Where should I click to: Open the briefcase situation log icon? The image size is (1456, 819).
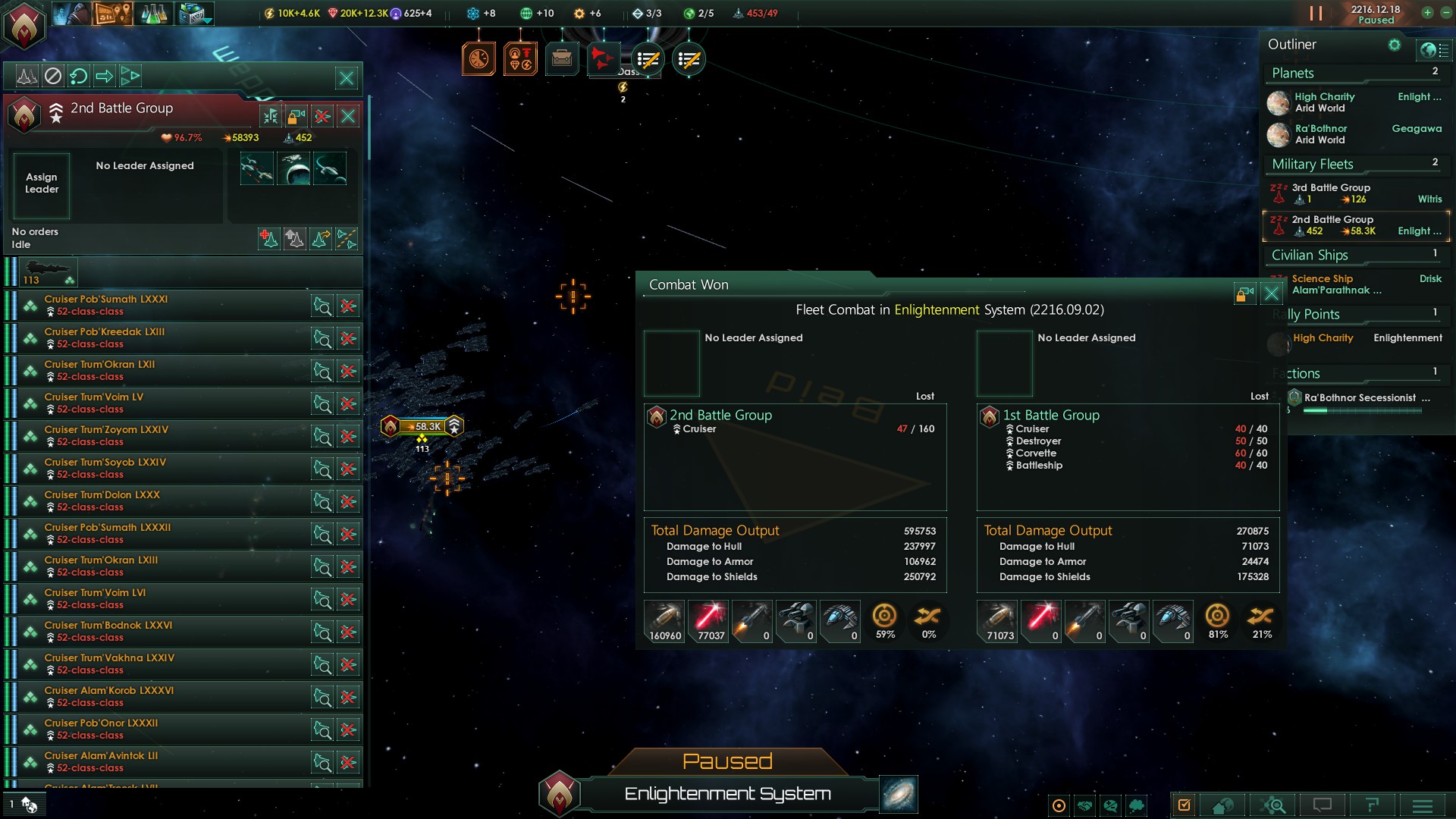(x=562, y=58)
